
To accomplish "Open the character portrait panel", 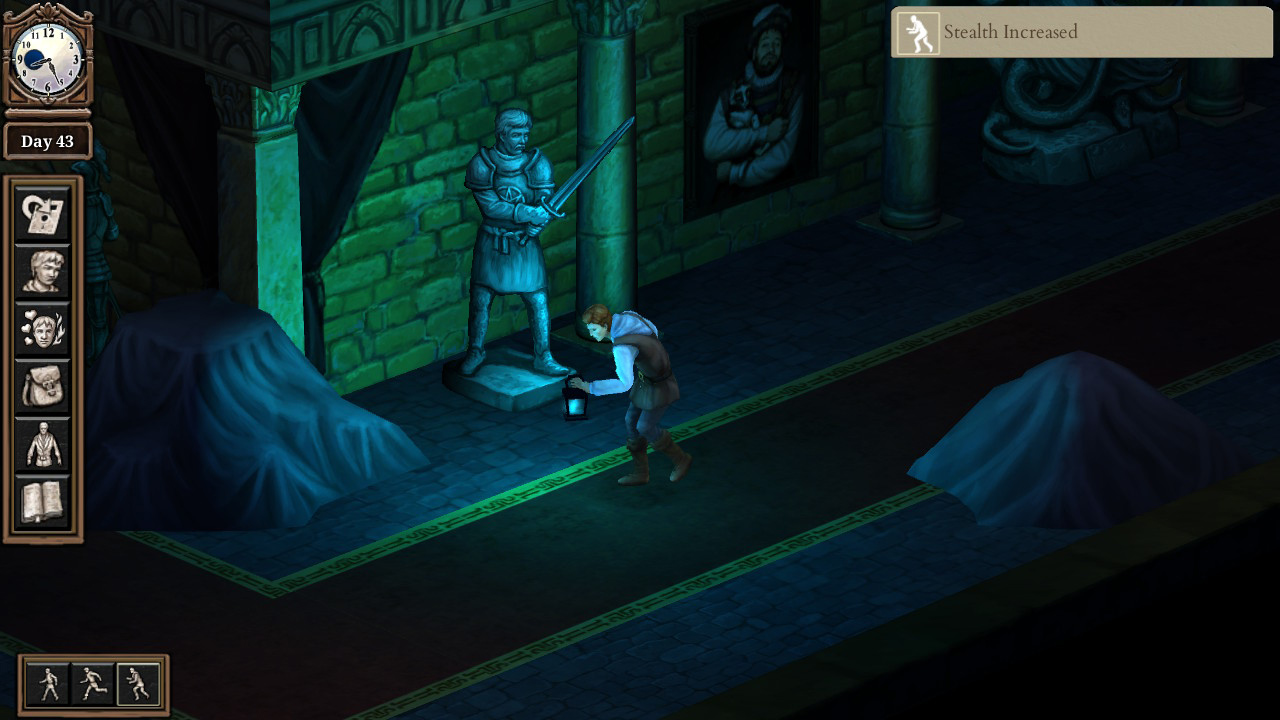I will pyautogui.click(x=41, y=272).
